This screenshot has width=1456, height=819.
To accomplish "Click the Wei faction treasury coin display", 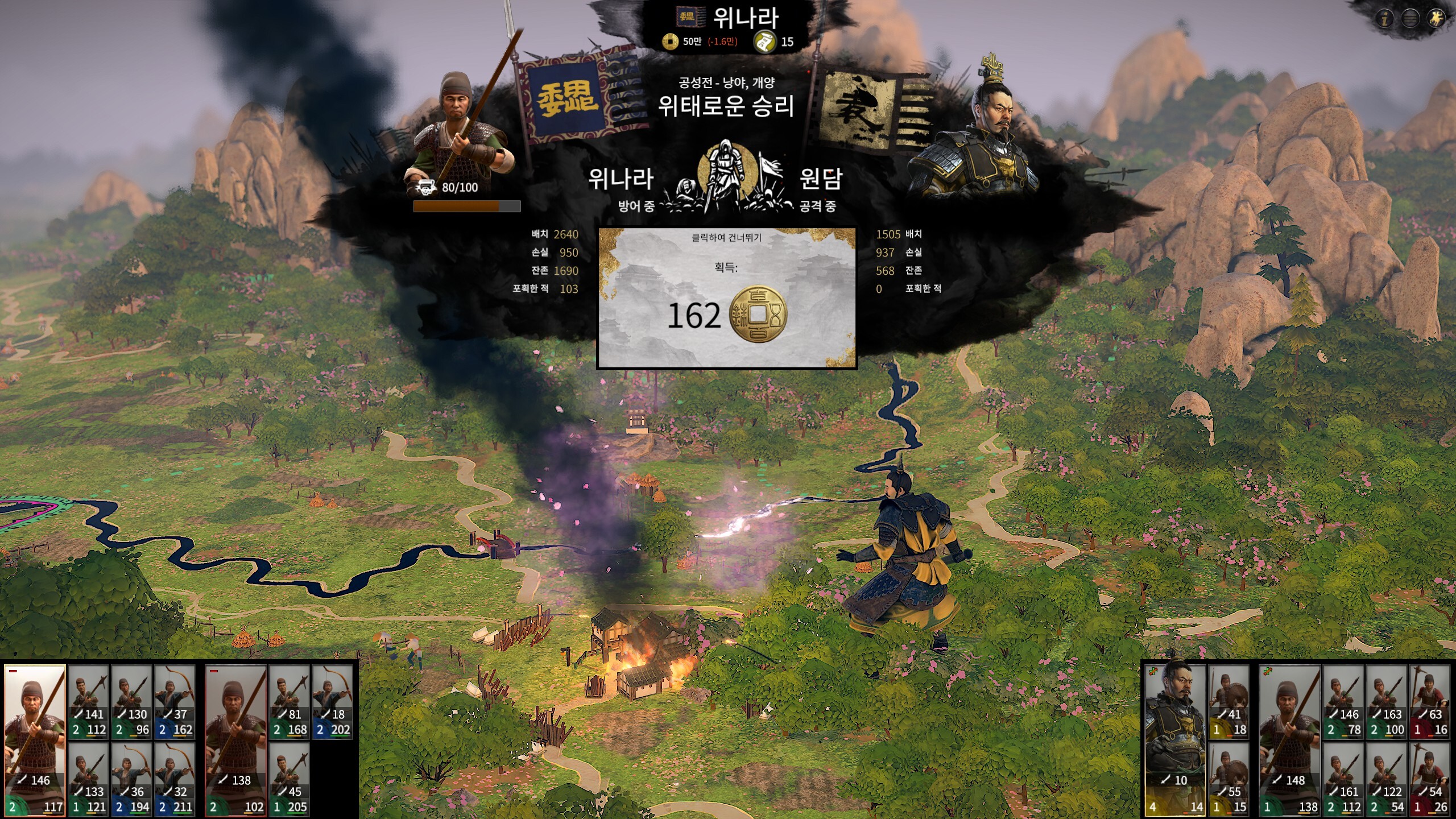I will point(700,41).
